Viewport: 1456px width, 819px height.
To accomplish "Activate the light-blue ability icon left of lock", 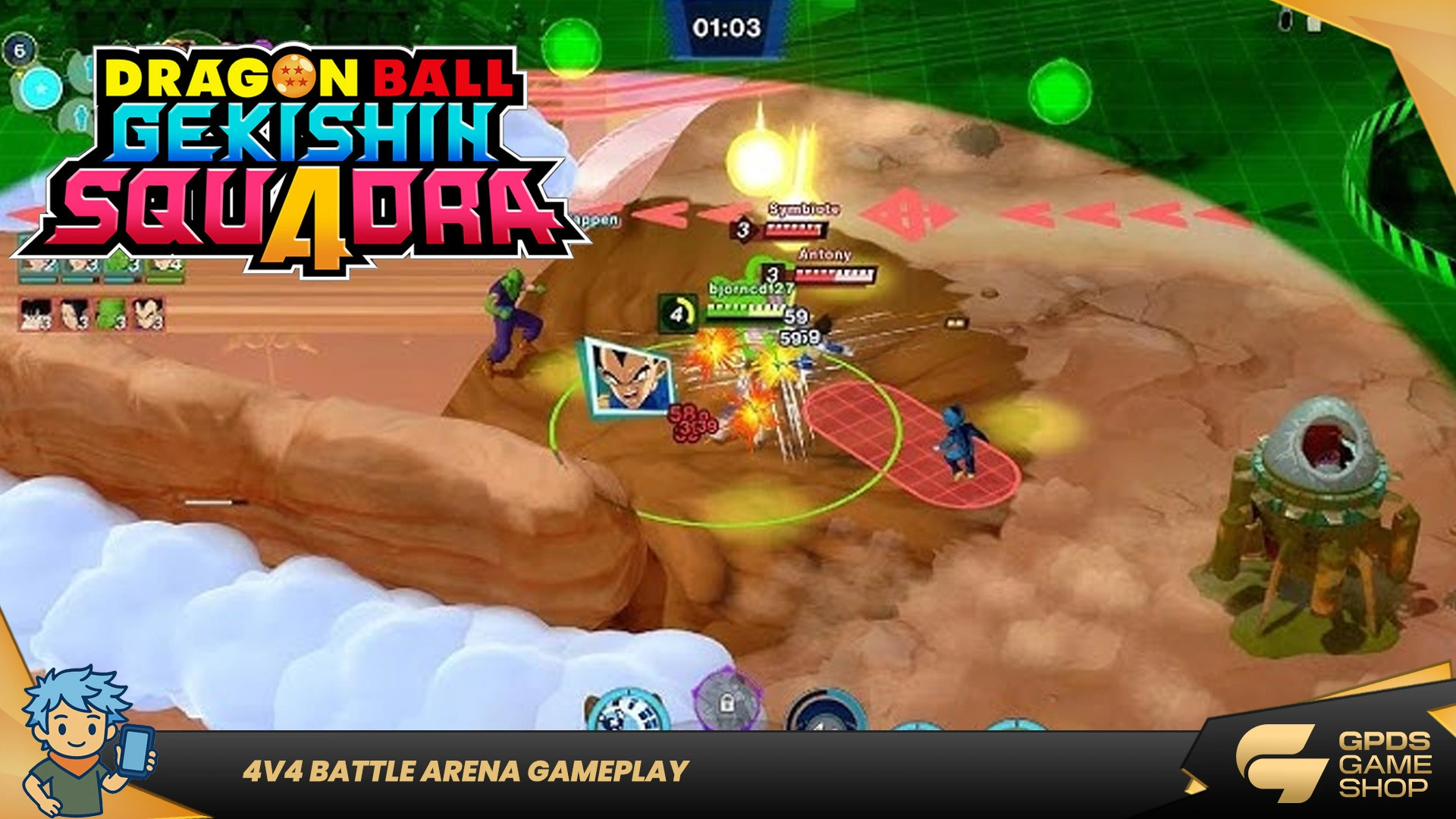I will 626,711.
